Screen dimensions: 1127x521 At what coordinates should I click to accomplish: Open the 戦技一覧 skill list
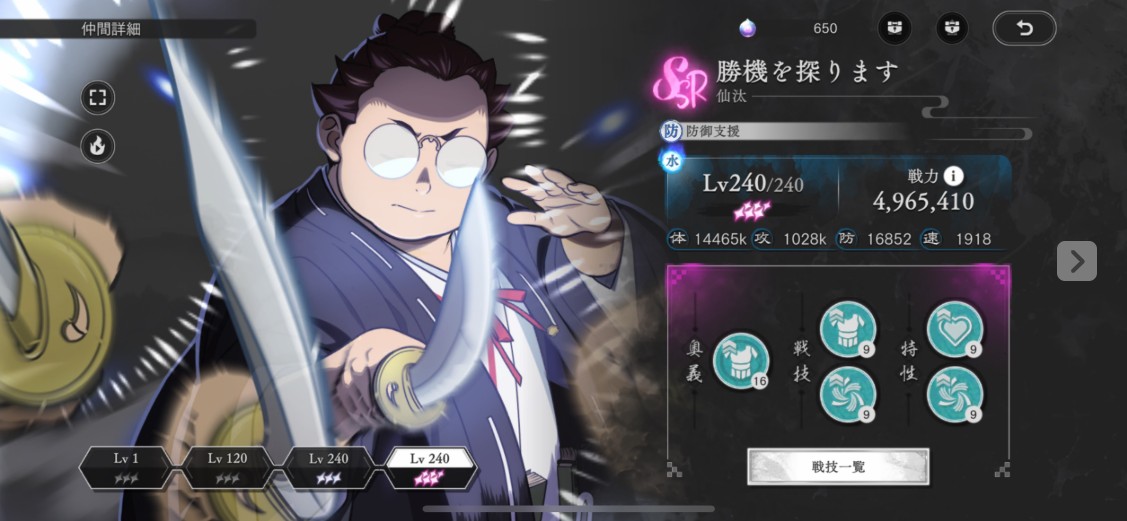[x=838, y=466]
